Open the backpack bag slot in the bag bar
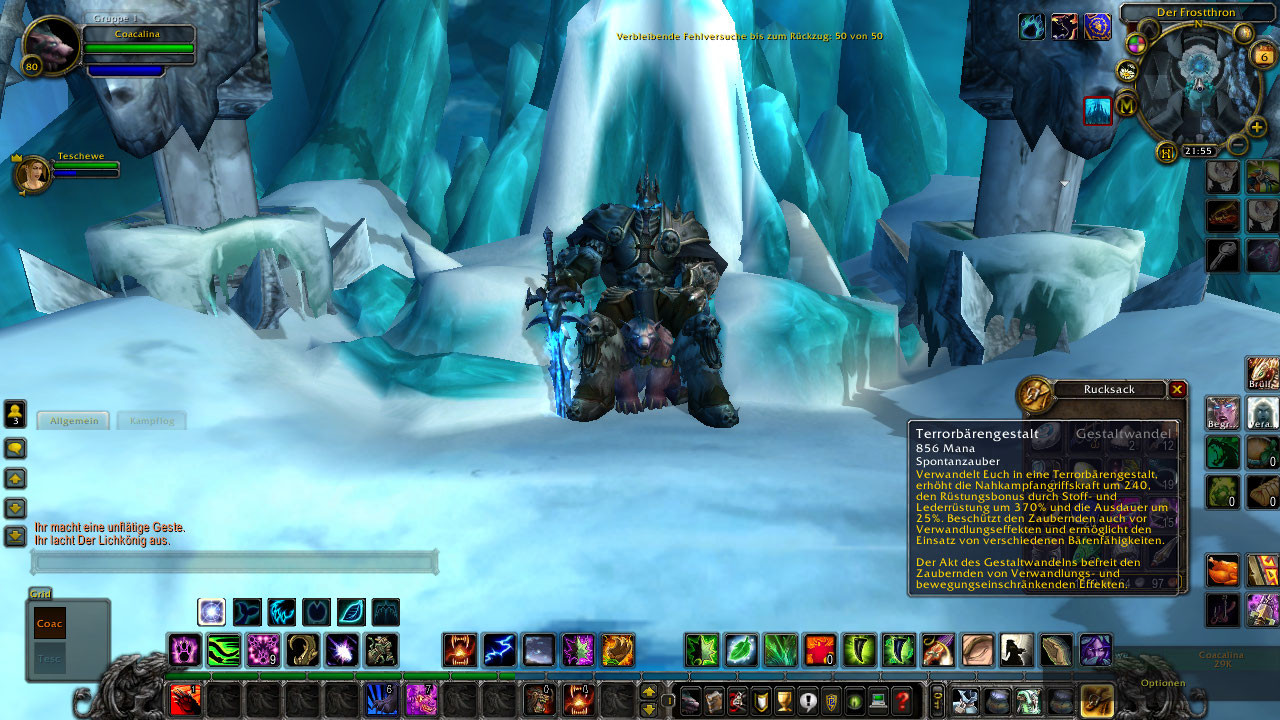 pyautogui.click(x=1096, y=700)
